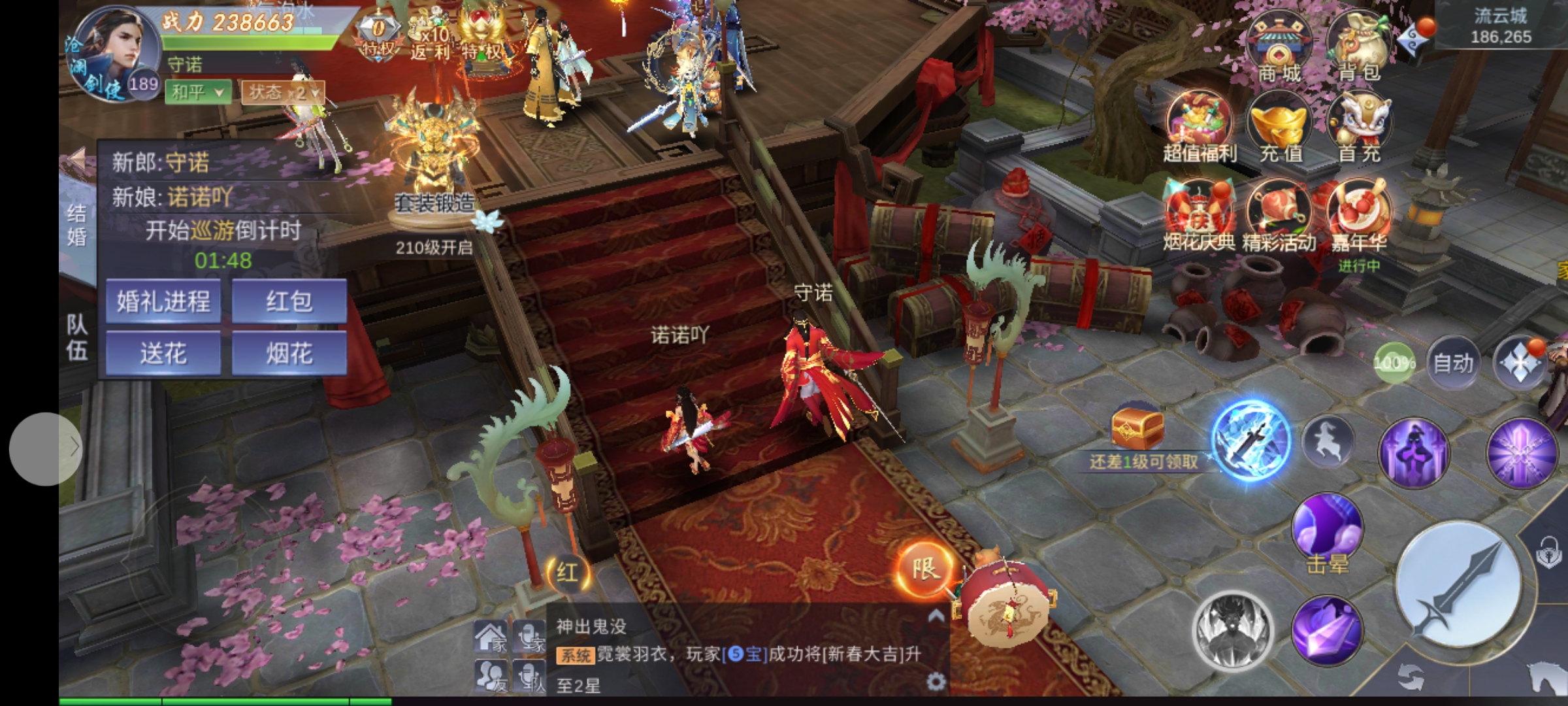This screenshot has width=1568, height=706.
Task: Open the 婚礼进程 wedding progress panel
Action: (163, 301)
